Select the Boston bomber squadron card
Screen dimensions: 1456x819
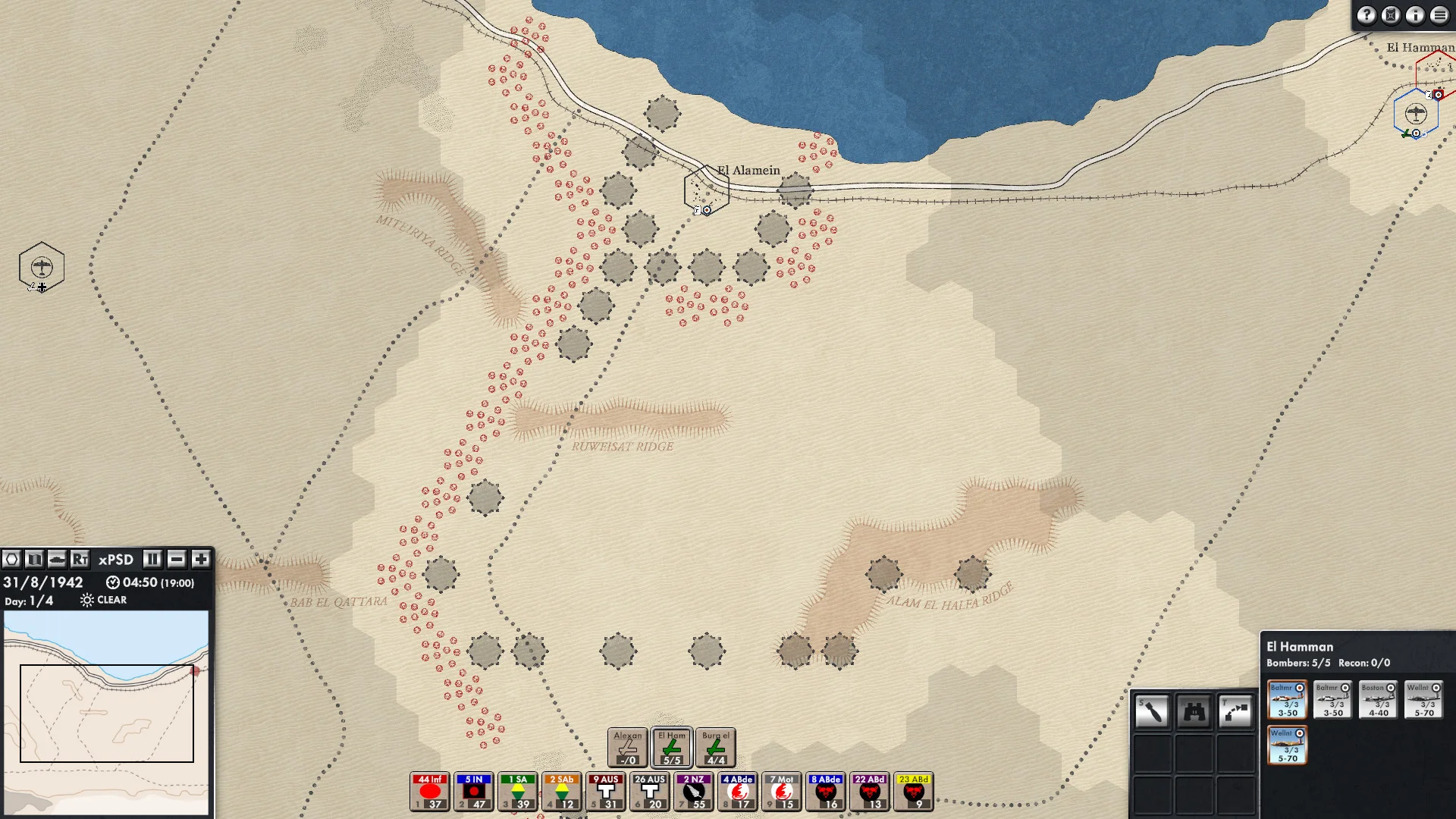[x=1378, y=700]
